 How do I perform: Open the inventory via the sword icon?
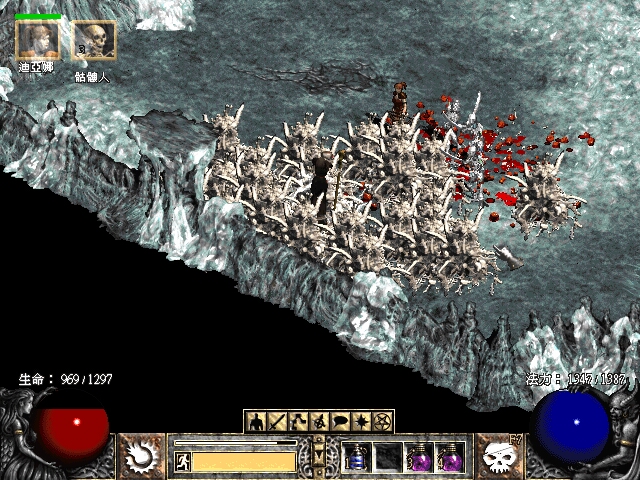276,421
